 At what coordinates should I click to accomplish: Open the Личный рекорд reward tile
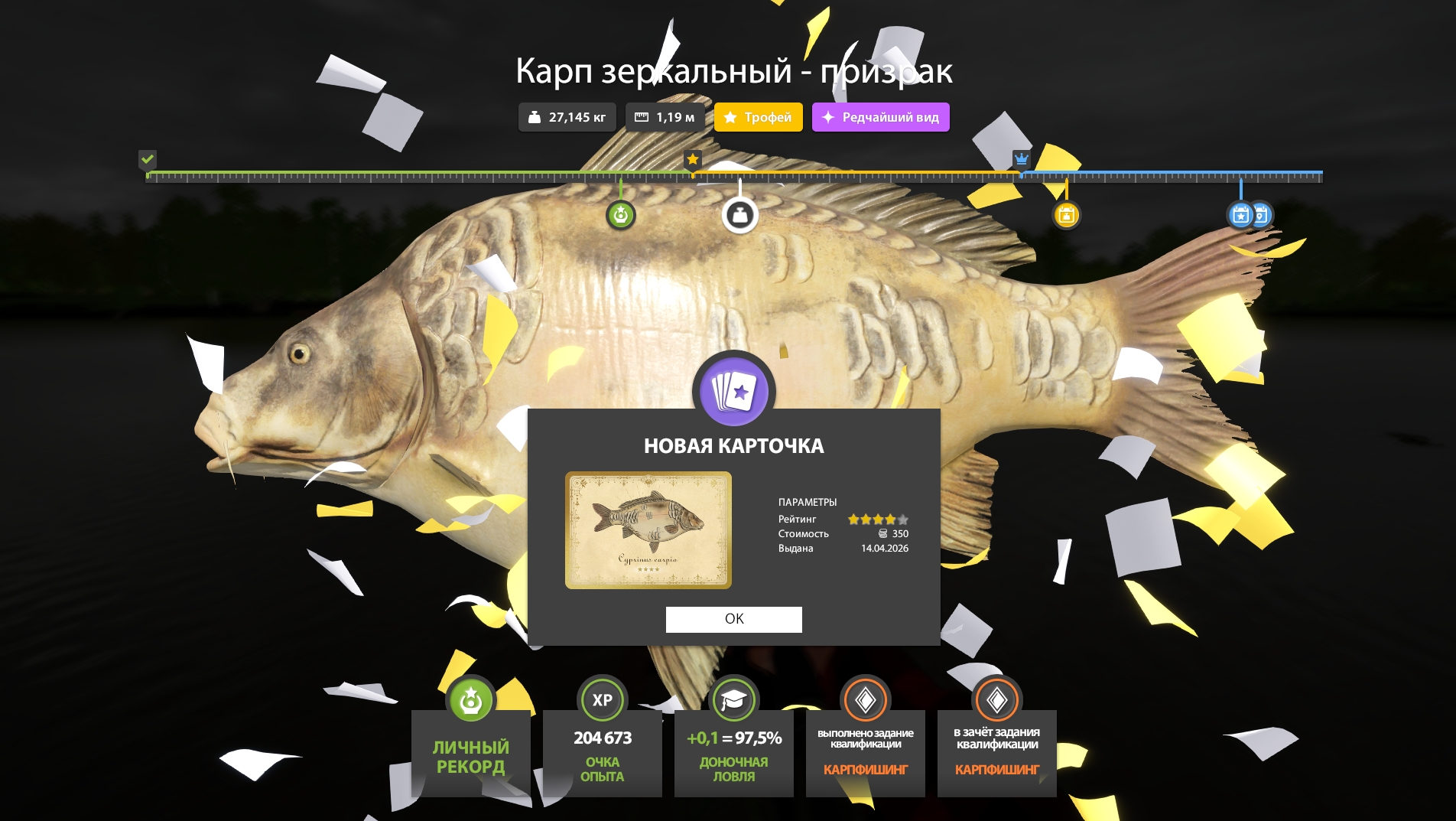(470, 753)
